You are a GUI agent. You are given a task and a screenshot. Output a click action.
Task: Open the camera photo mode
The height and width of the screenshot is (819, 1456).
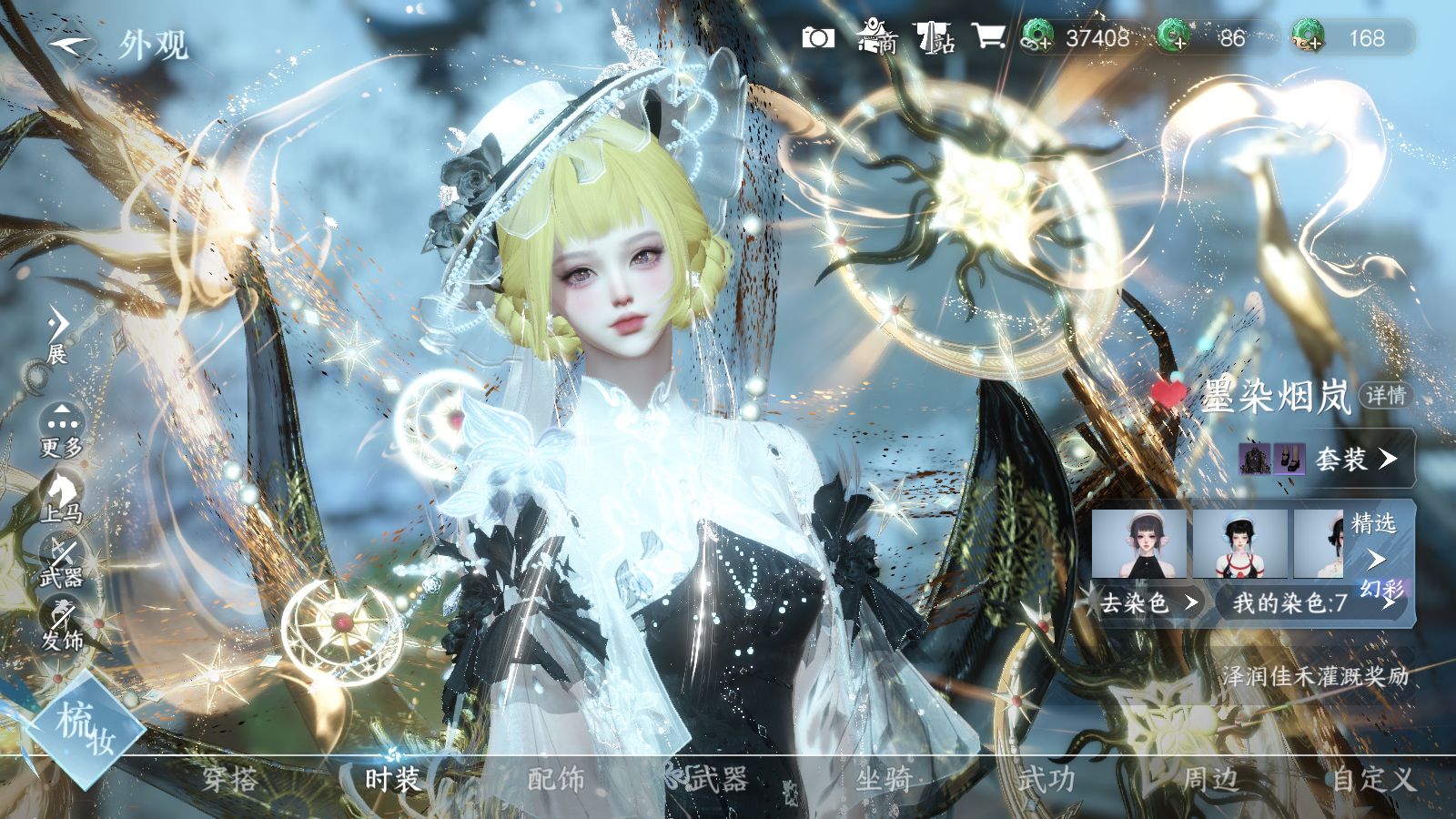(x=818, y=37)
